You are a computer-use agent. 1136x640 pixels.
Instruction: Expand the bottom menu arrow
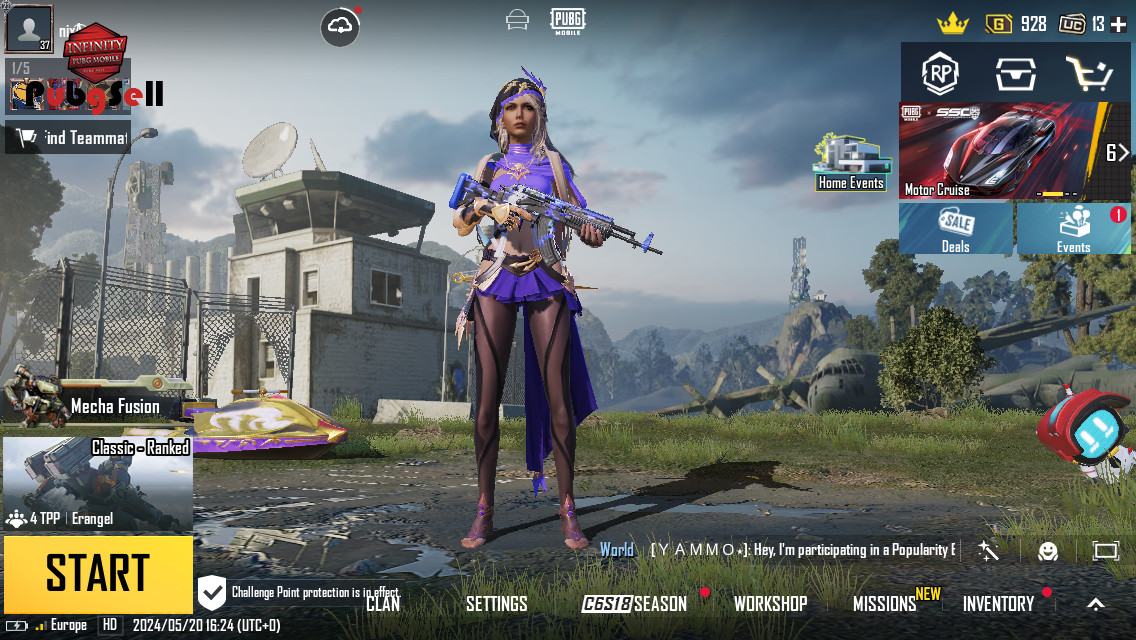coord(1096,603)
